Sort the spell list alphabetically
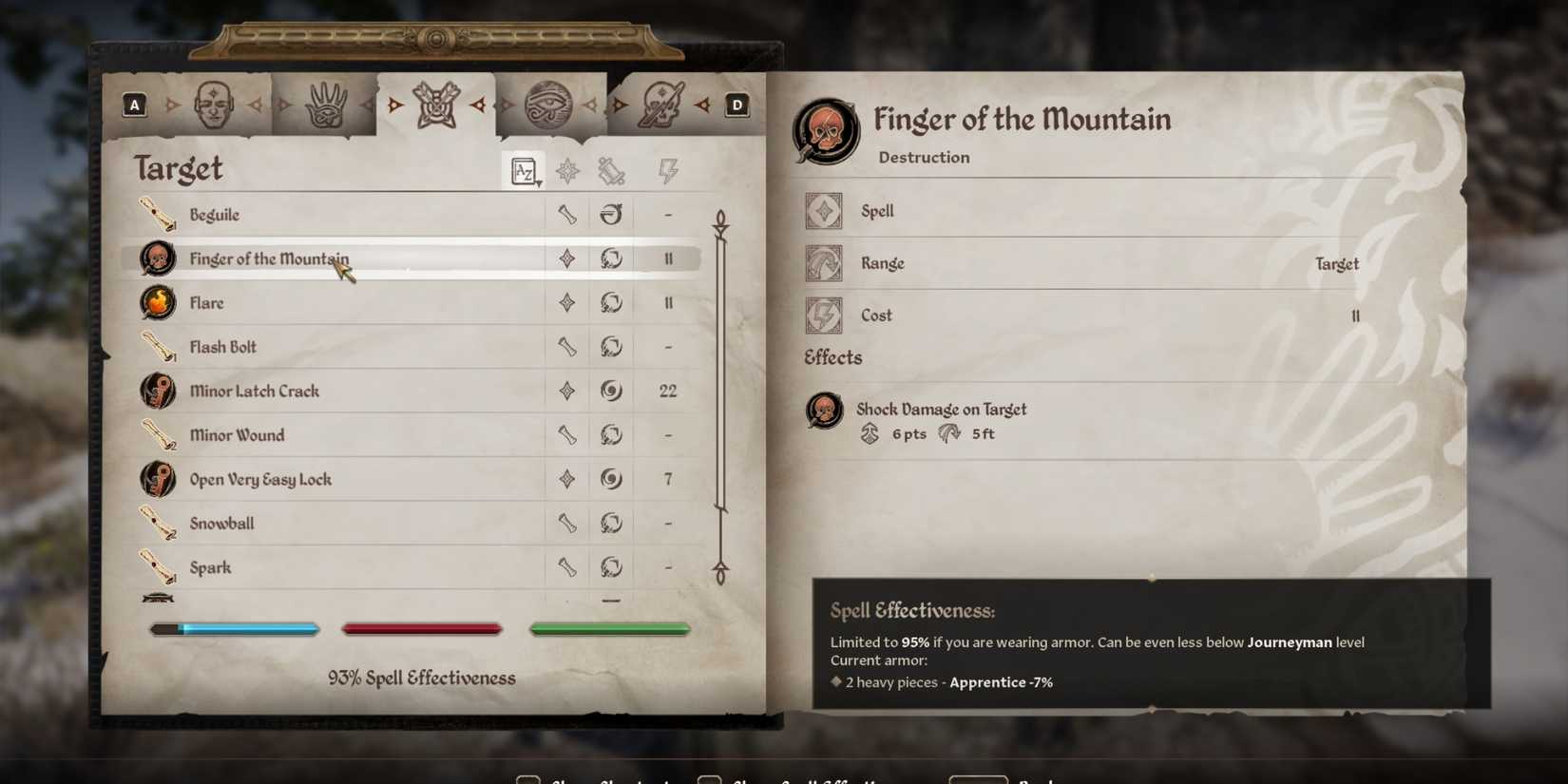Screen dimensions: 1568x784 tap(522, 171)
